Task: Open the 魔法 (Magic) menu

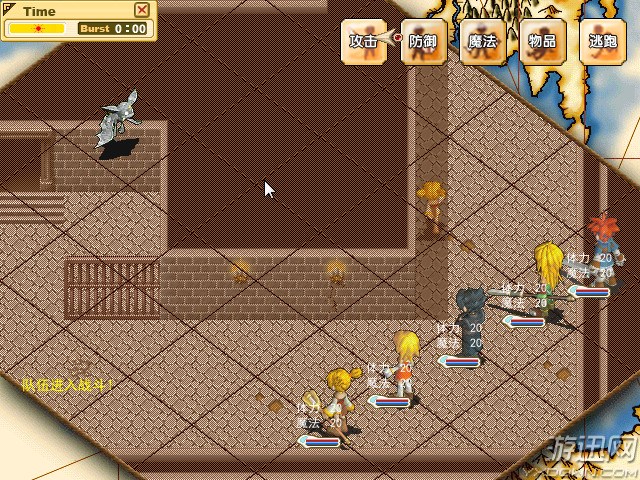Action: click(483, 42)
